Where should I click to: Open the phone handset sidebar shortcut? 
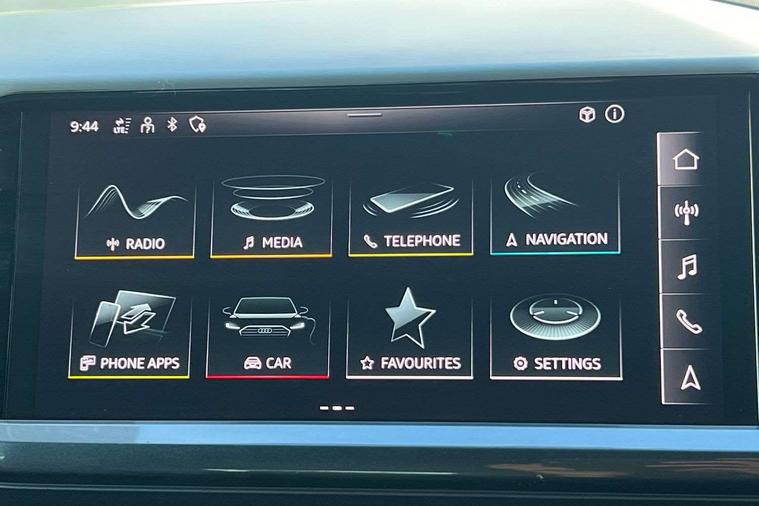click(x=688, y=322)
